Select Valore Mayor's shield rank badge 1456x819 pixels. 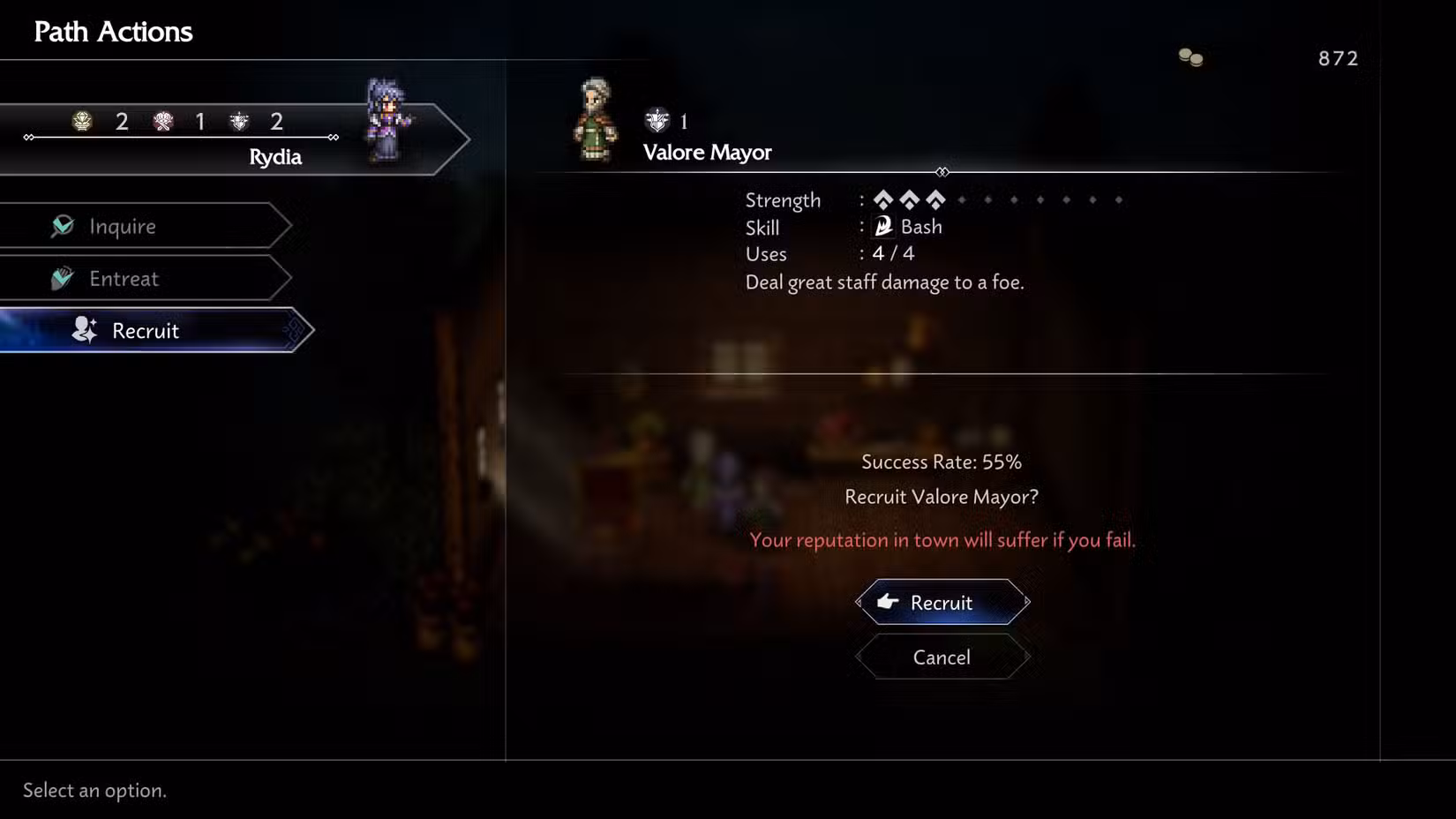[657, 121]
